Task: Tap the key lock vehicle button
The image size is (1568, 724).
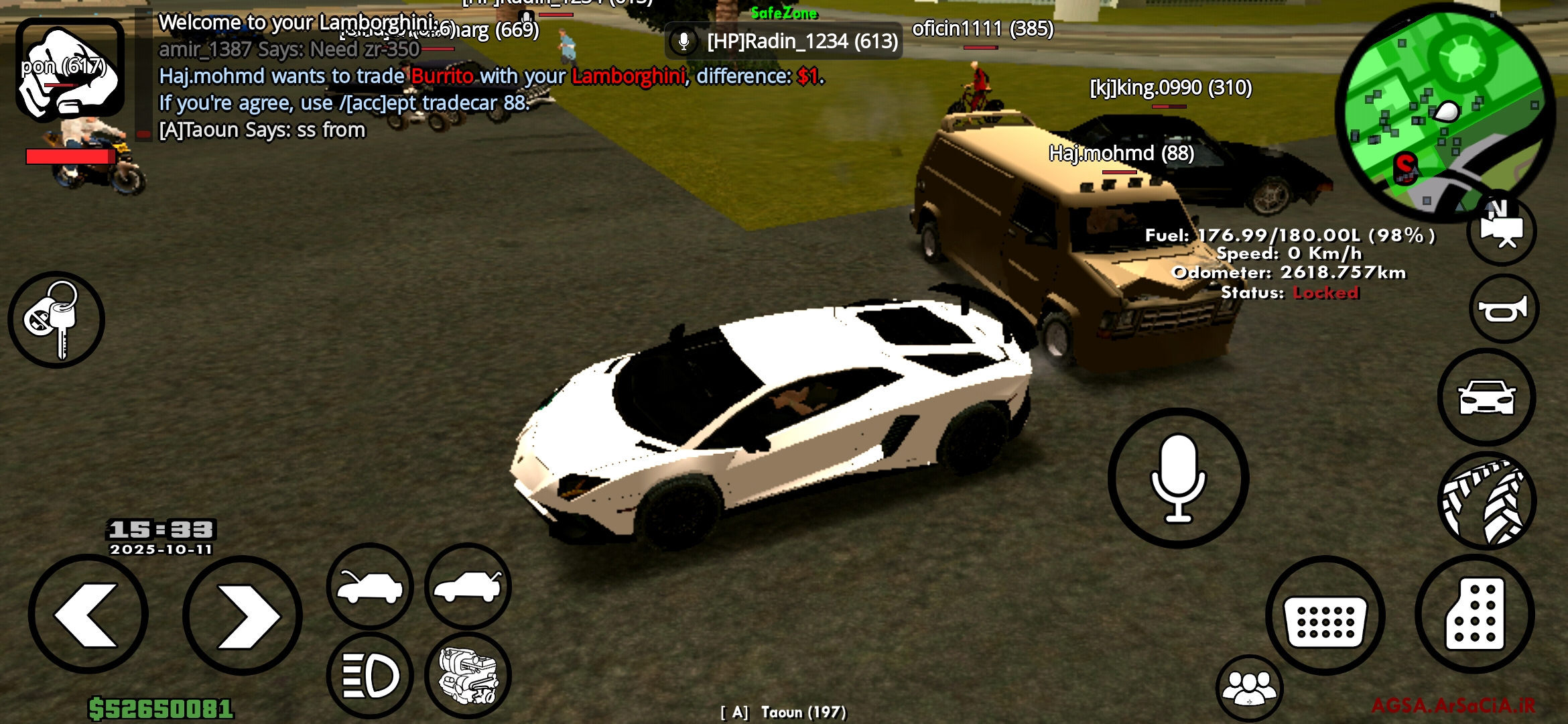Action: (56, 320)
